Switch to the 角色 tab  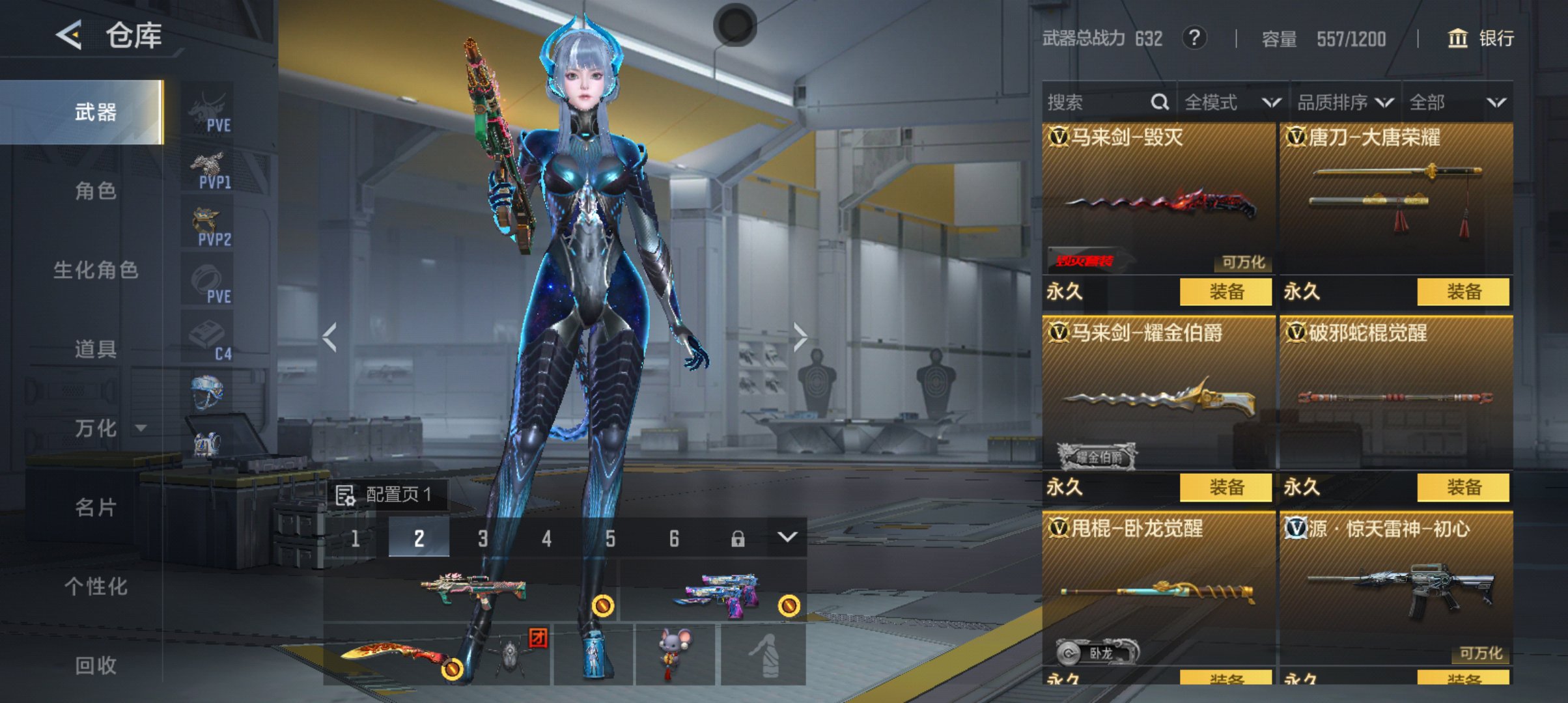pos(96,191)
